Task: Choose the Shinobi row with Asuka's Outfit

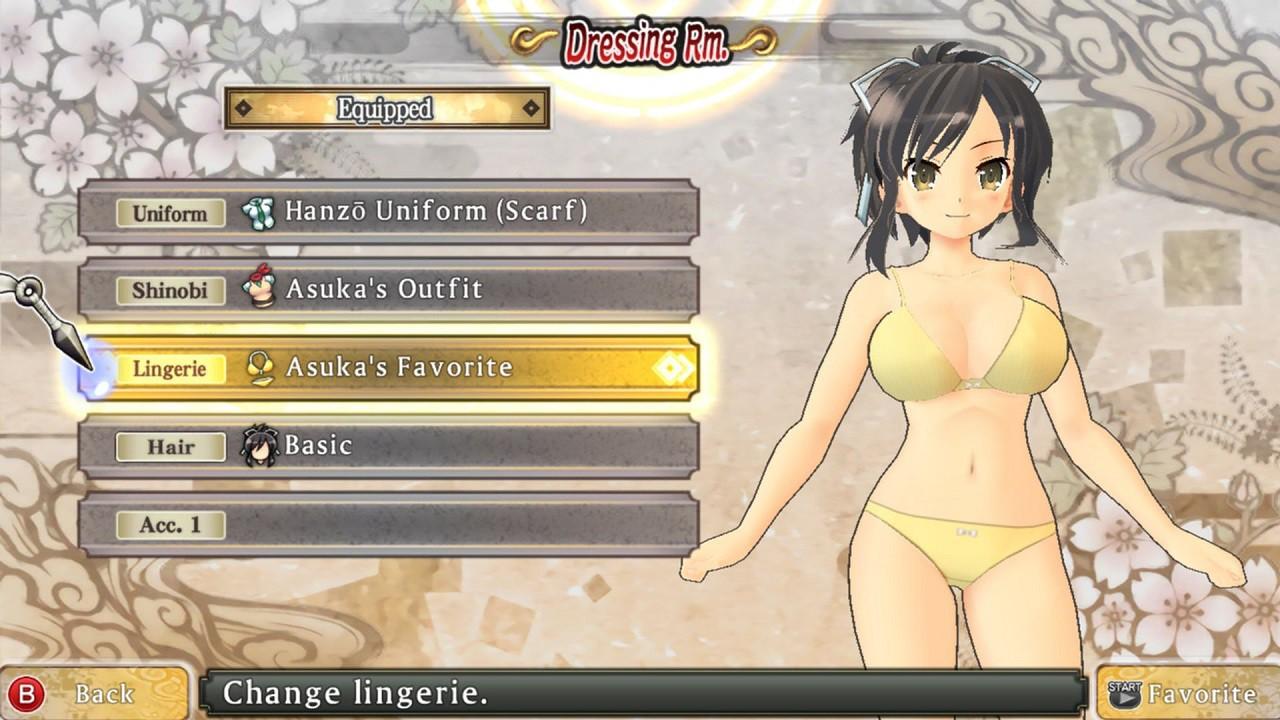Action: point(388,290)
